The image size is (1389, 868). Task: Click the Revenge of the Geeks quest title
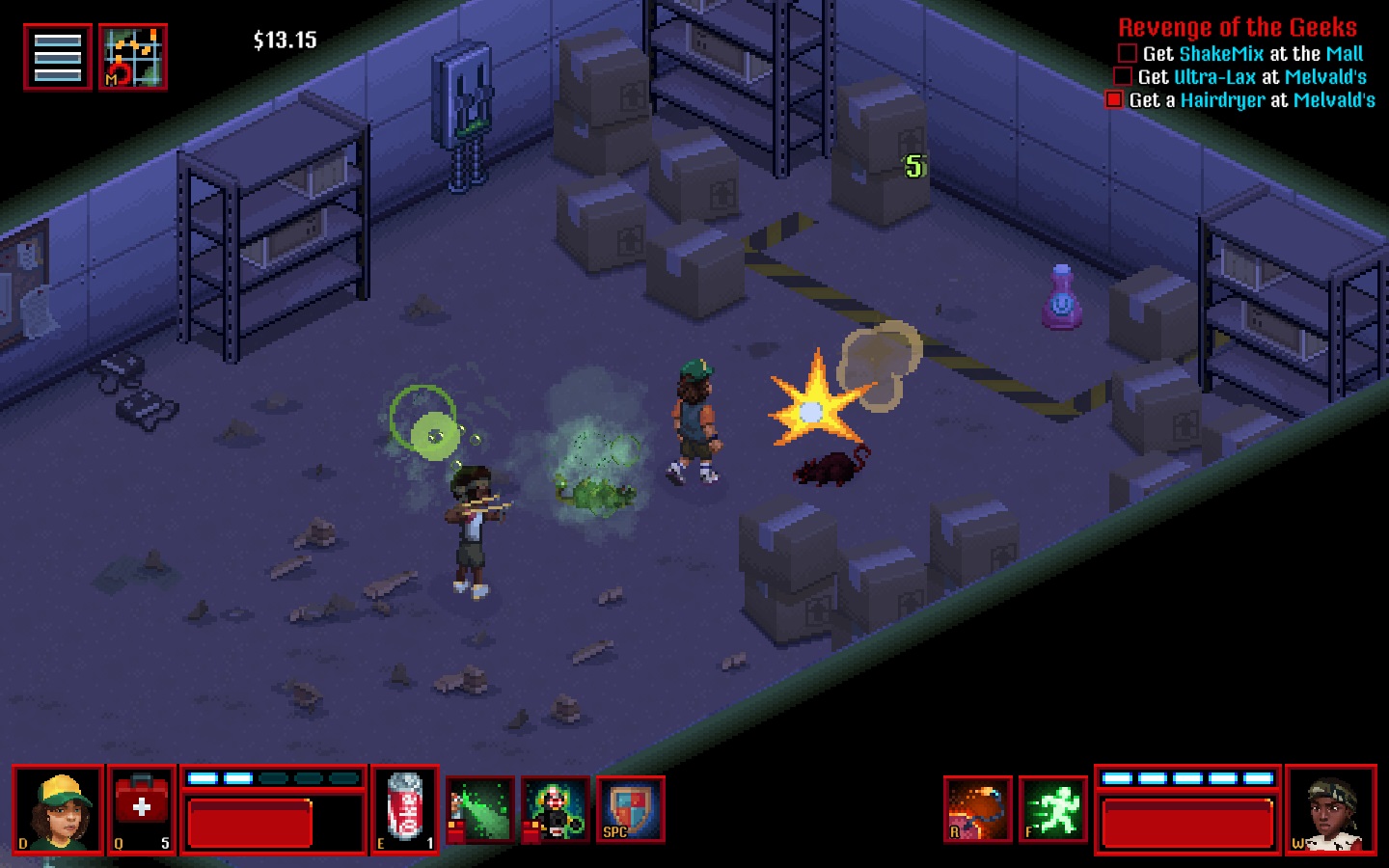tap(1237, 28)
